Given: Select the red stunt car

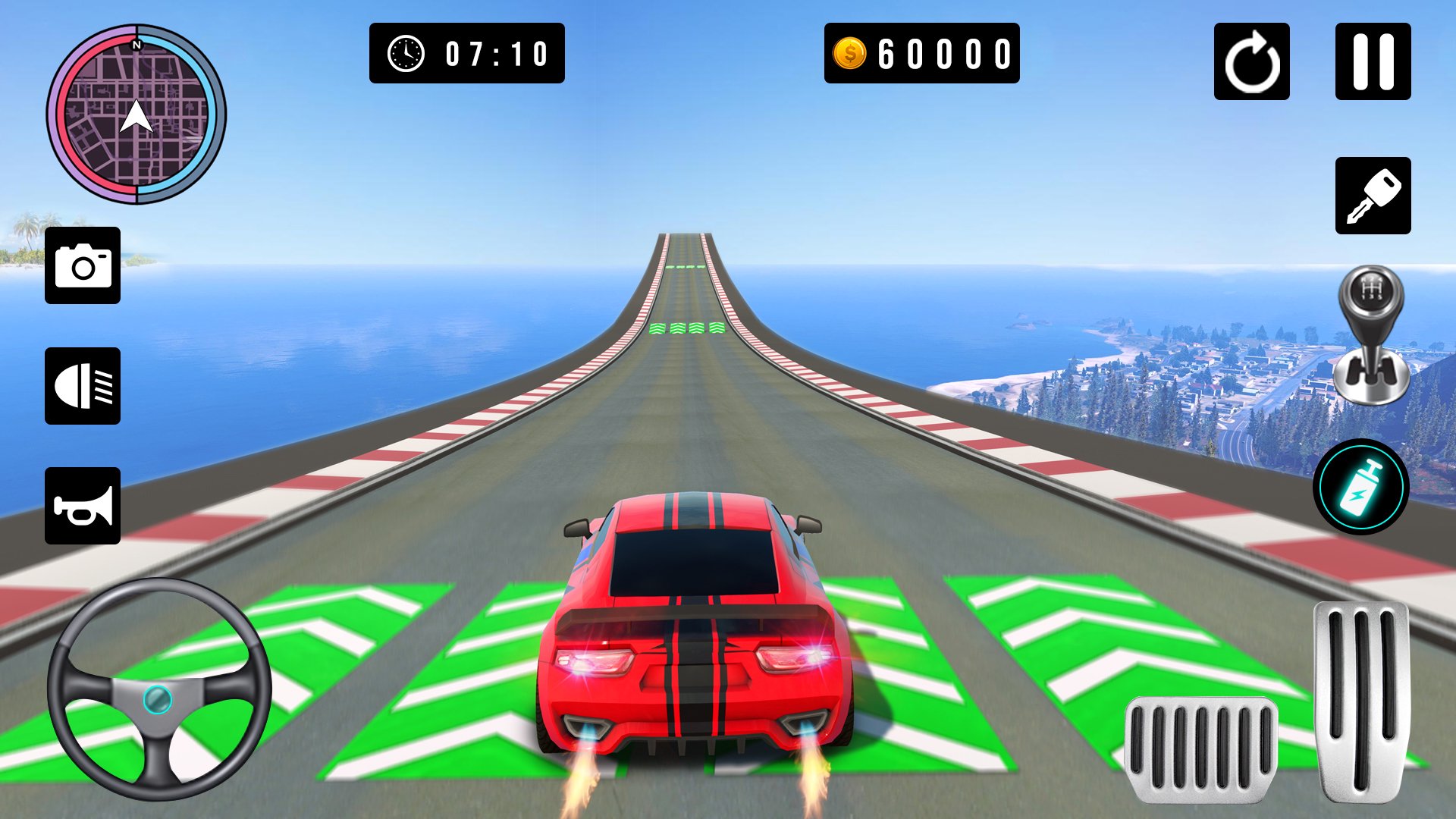Looking at the screenshot, I should 690,629.
